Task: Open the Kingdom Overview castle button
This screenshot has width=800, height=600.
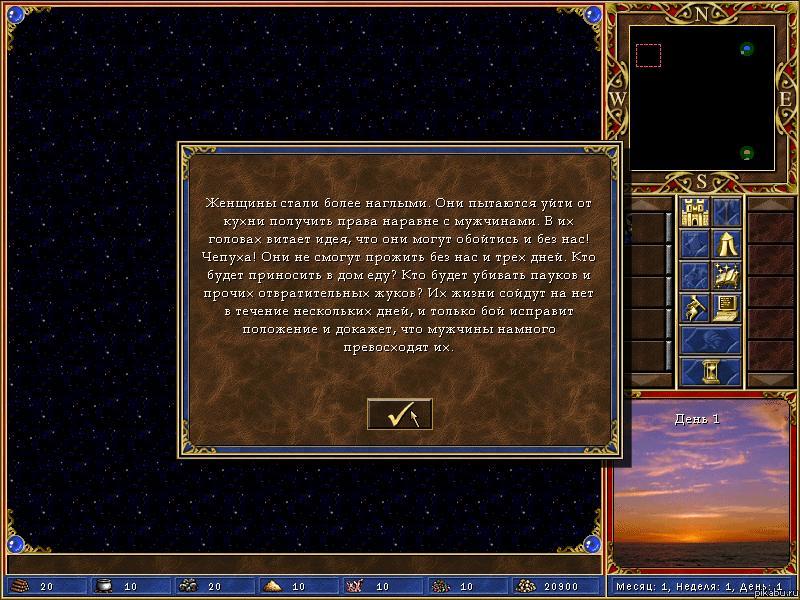Action: coord(694,211)
